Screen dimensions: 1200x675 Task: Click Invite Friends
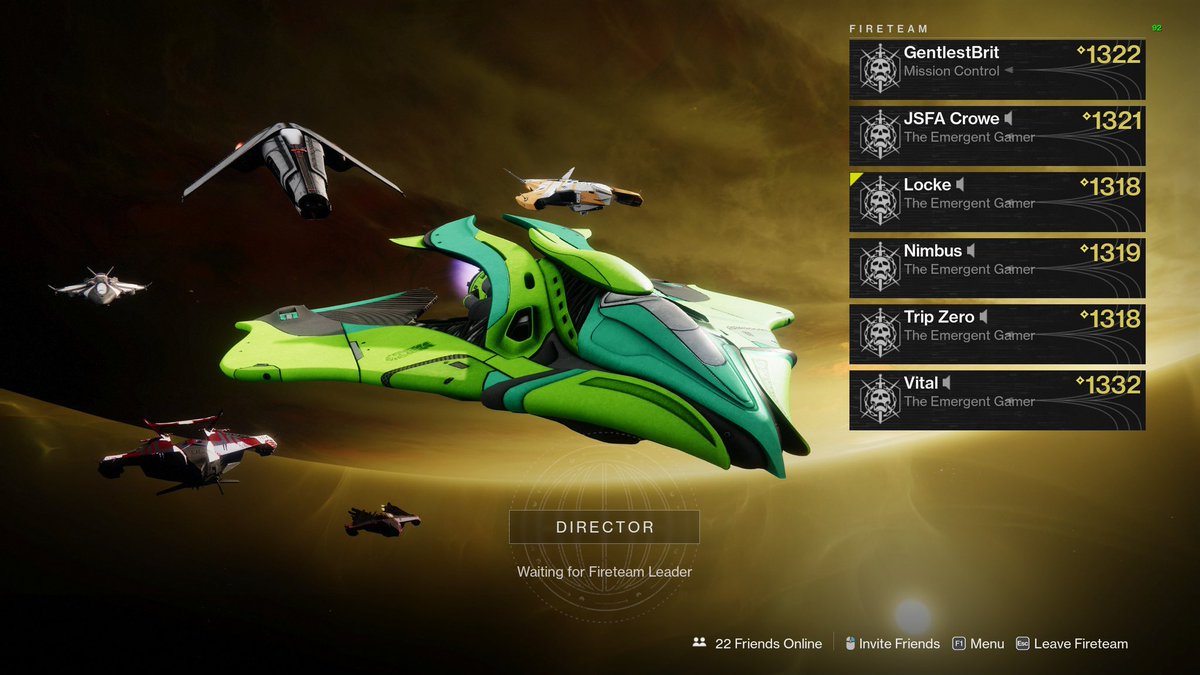[892, 644]
